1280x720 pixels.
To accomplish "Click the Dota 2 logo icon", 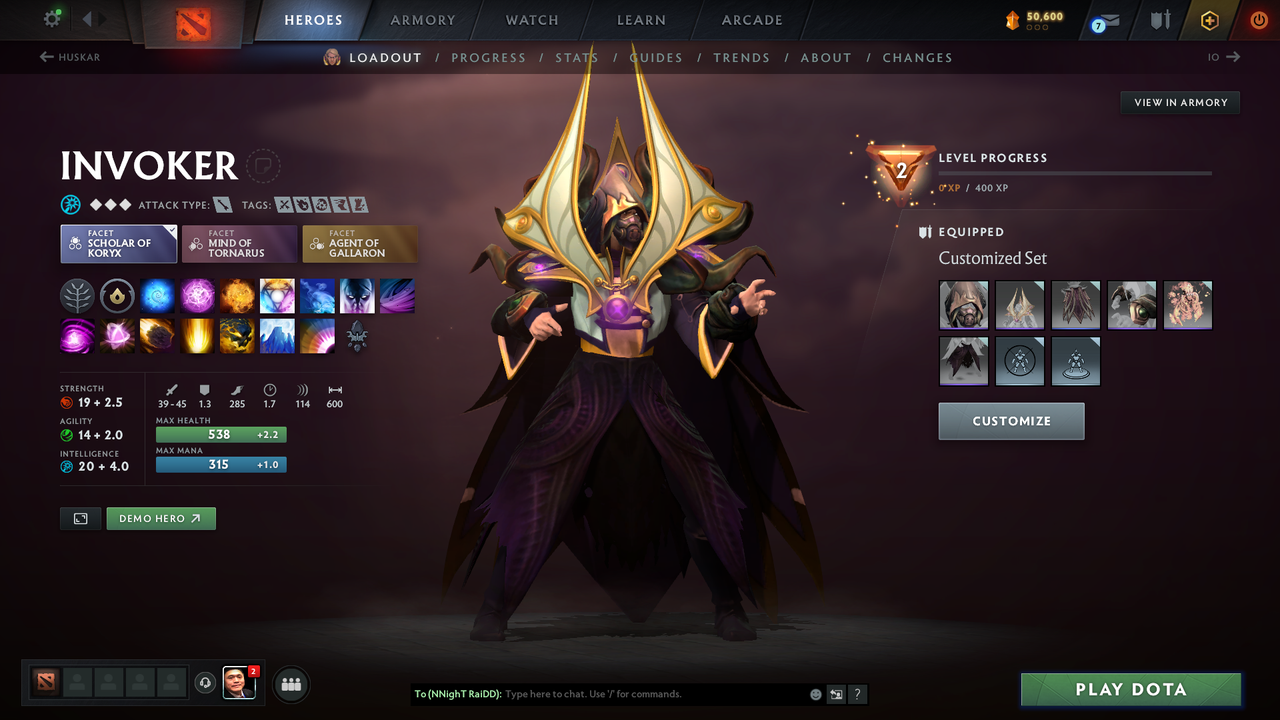I will click(x=192, y=20).
